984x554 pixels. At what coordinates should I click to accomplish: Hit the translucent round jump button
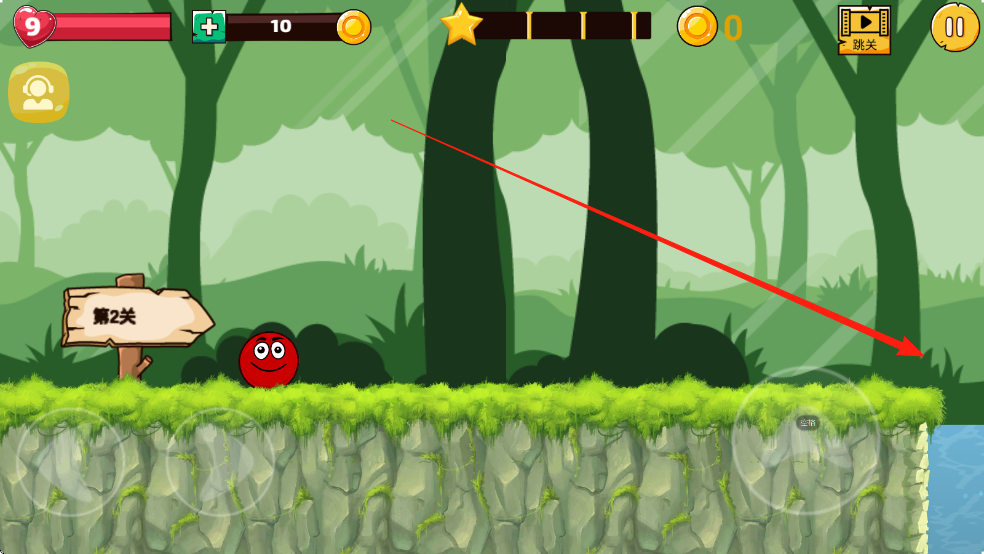(x=806, y=441)
